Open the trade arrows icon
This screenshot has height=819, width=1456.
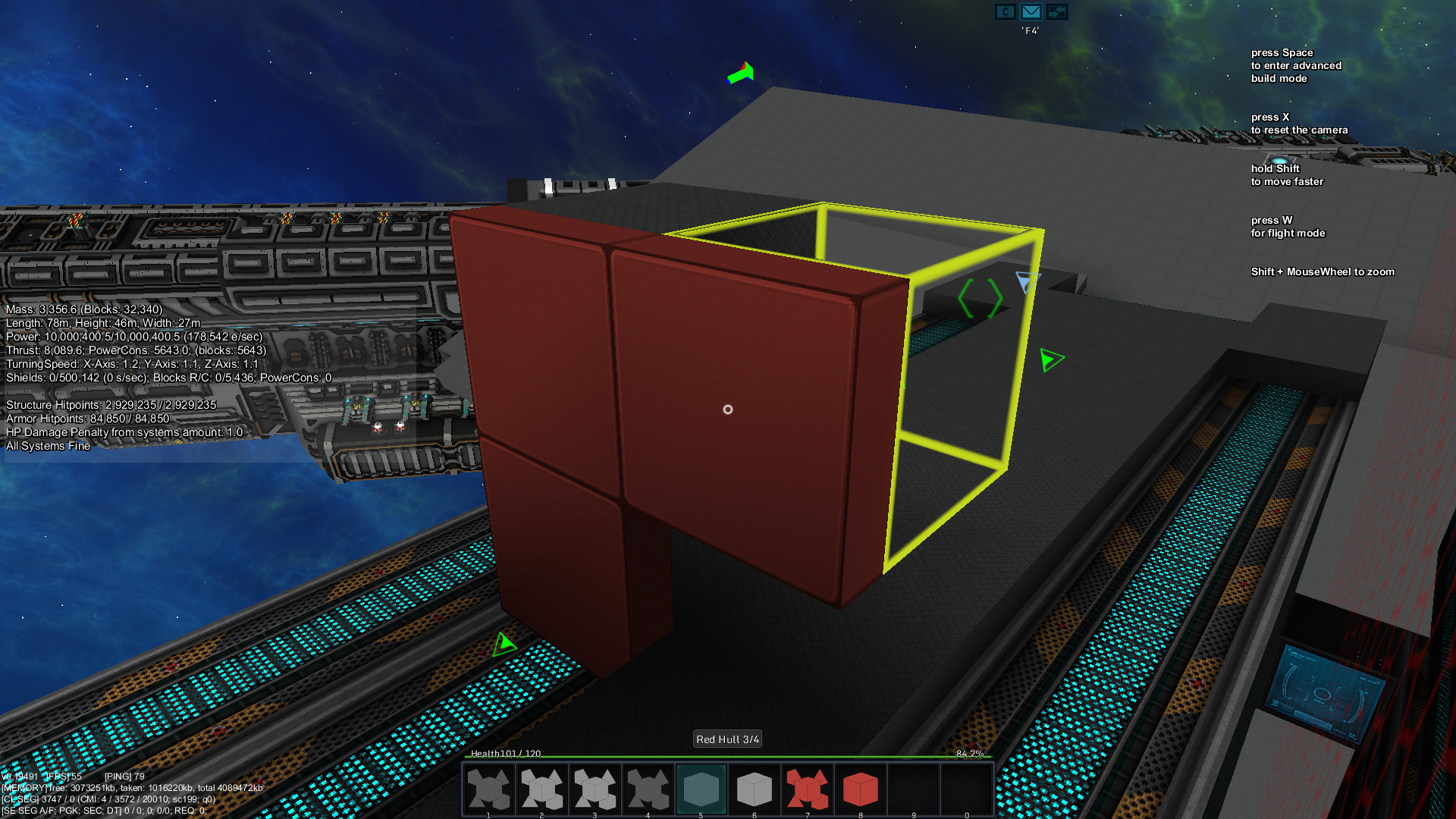click(1056, 11)
